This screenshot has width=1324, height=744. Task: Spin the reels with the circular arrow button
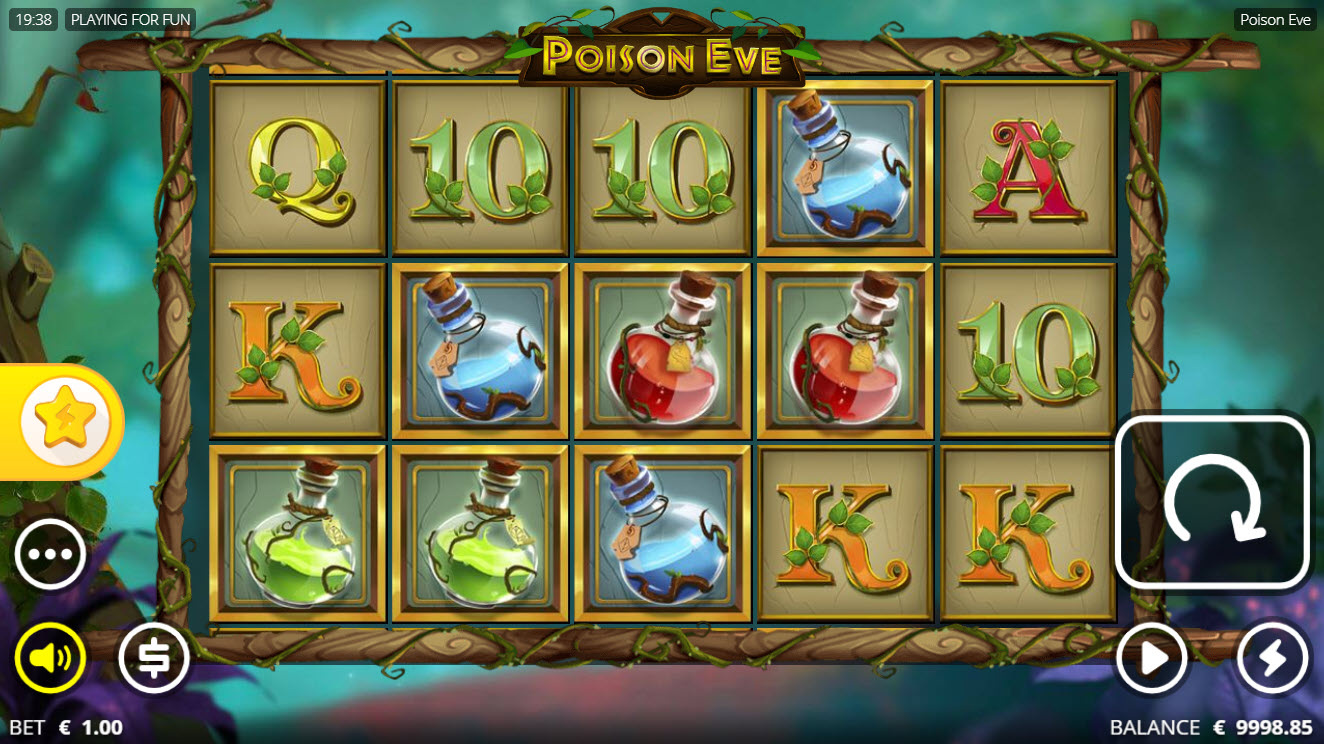[1212, 501]
